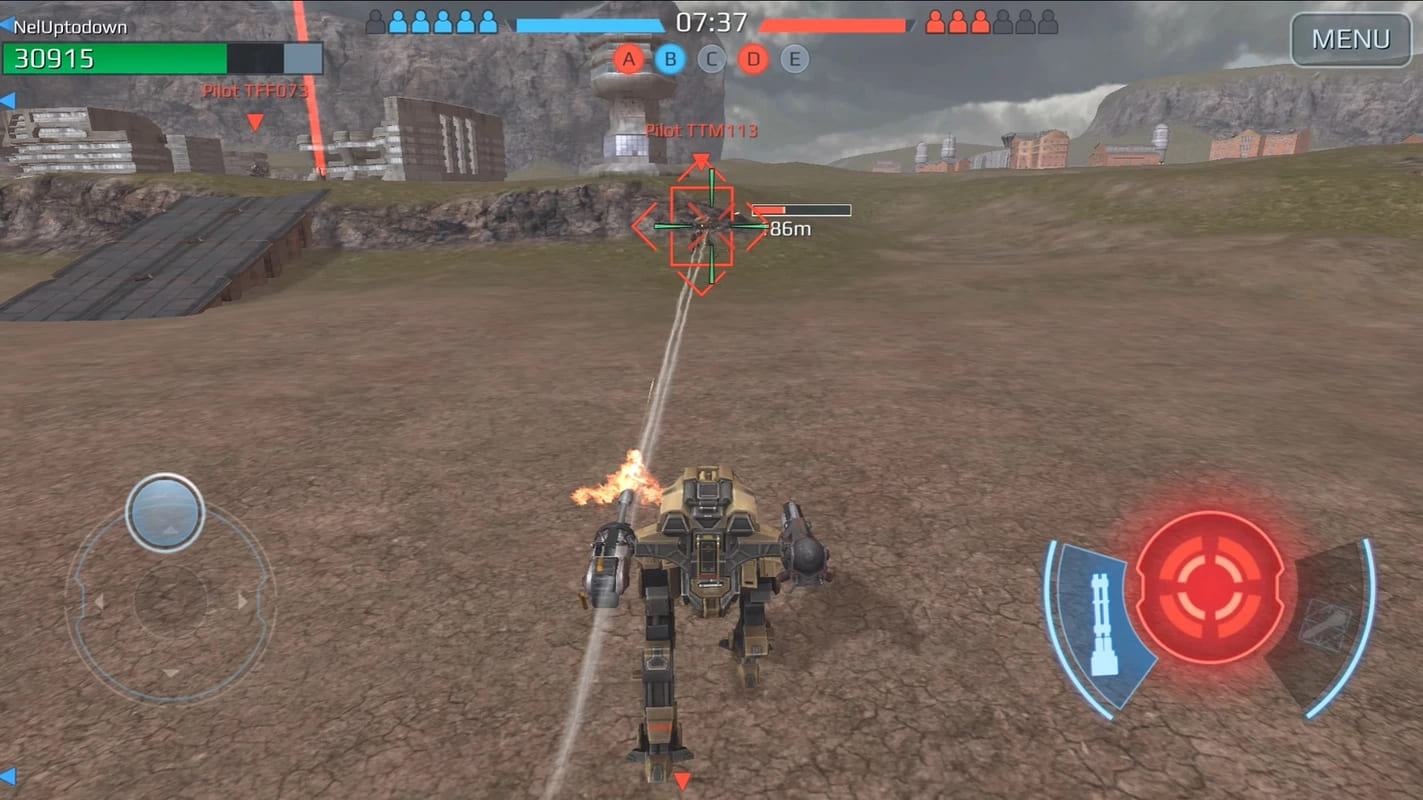The height and width of the screenshot is (800, 1423).
Task: Tap the movement joystick knob
Action: click(x=165, y=513)
